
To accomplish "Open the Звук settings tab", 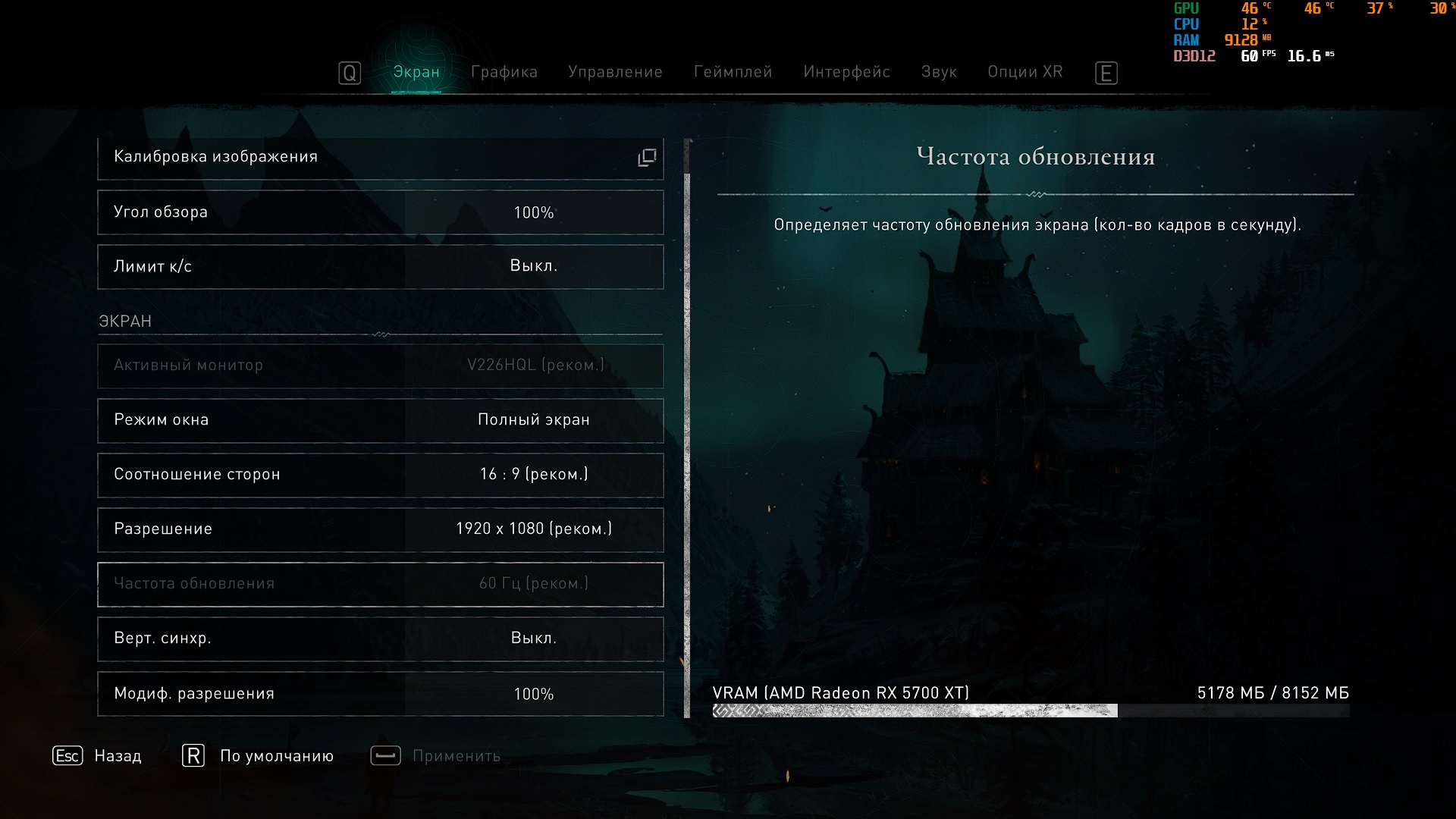I will [939, 72].
